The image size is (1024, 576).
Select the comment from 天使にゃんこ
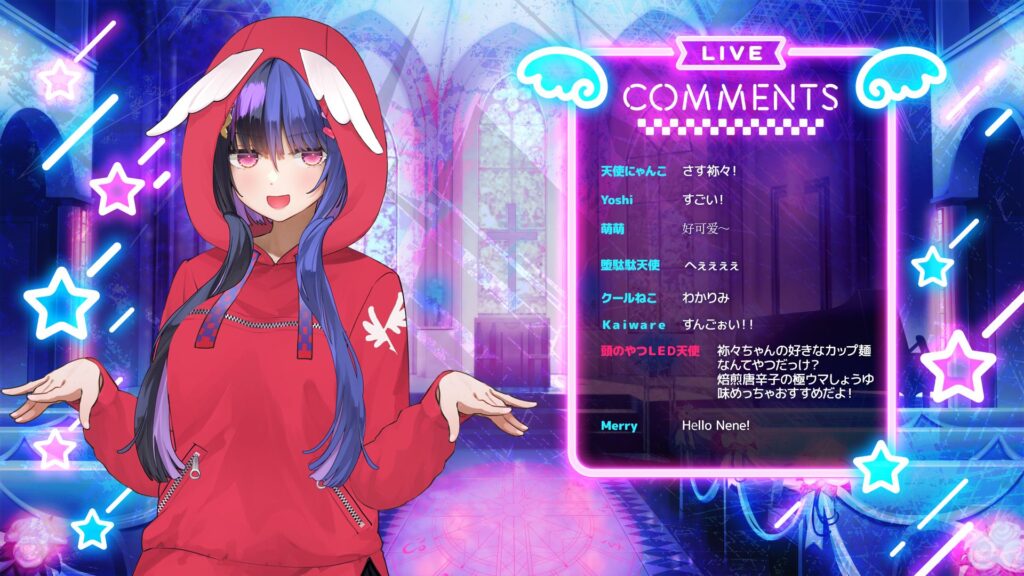click(708, 171)
